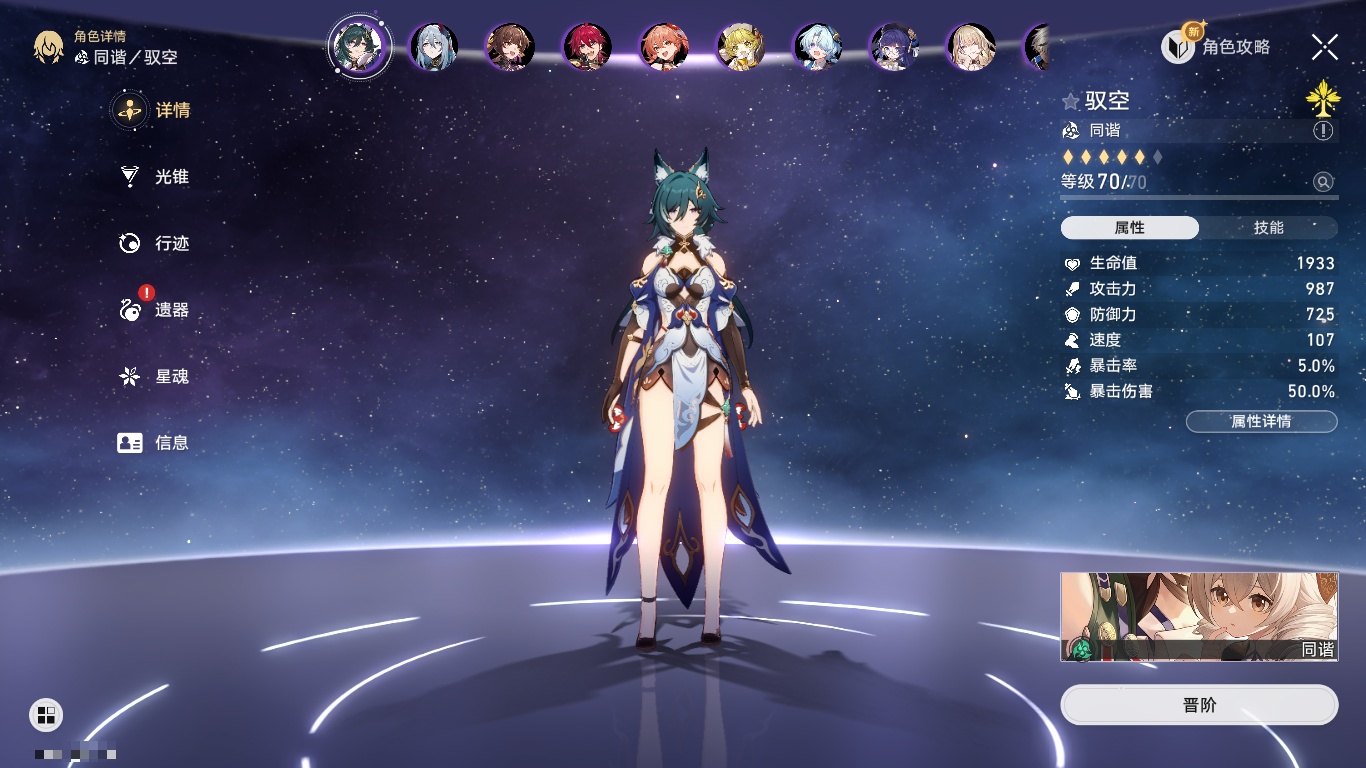This screenshot has height=768, width=1366.
Task: Click the level magnifier preview icon
Action: coord(1323,182)
